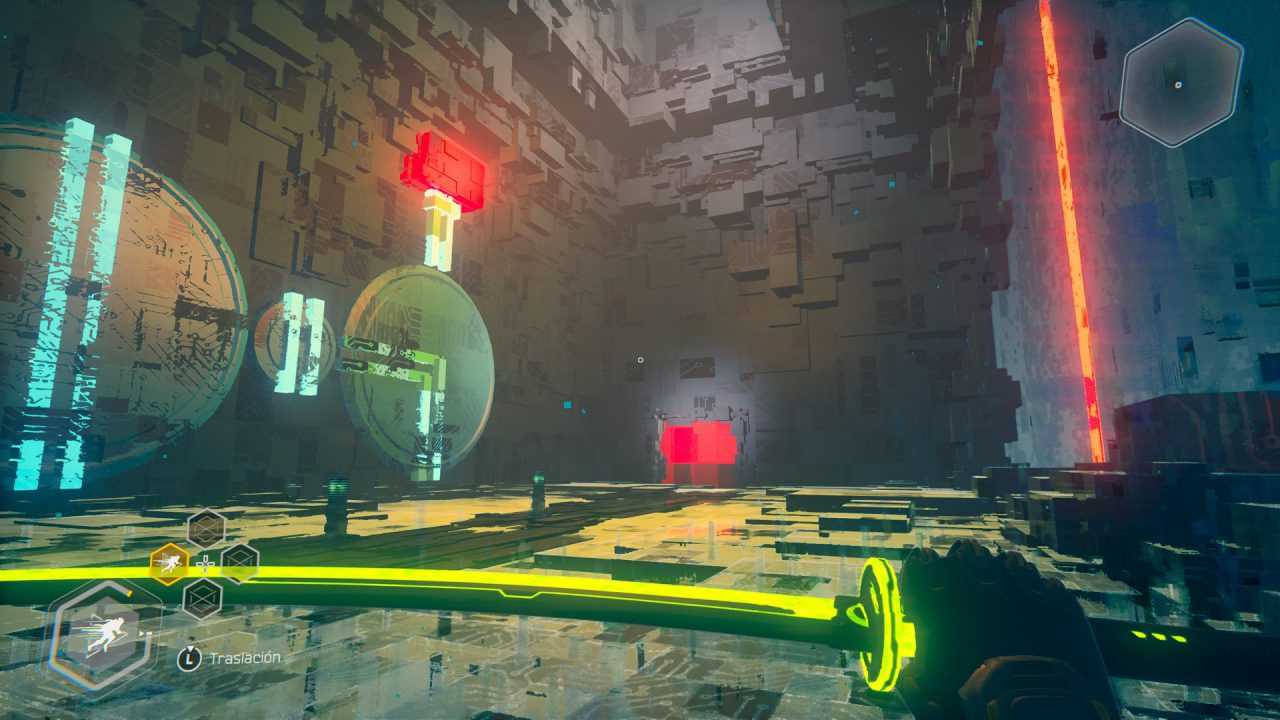This screenshot has height=720, width=1280.
Task: Click the first yellow stamina pip
Action: 1138,633
